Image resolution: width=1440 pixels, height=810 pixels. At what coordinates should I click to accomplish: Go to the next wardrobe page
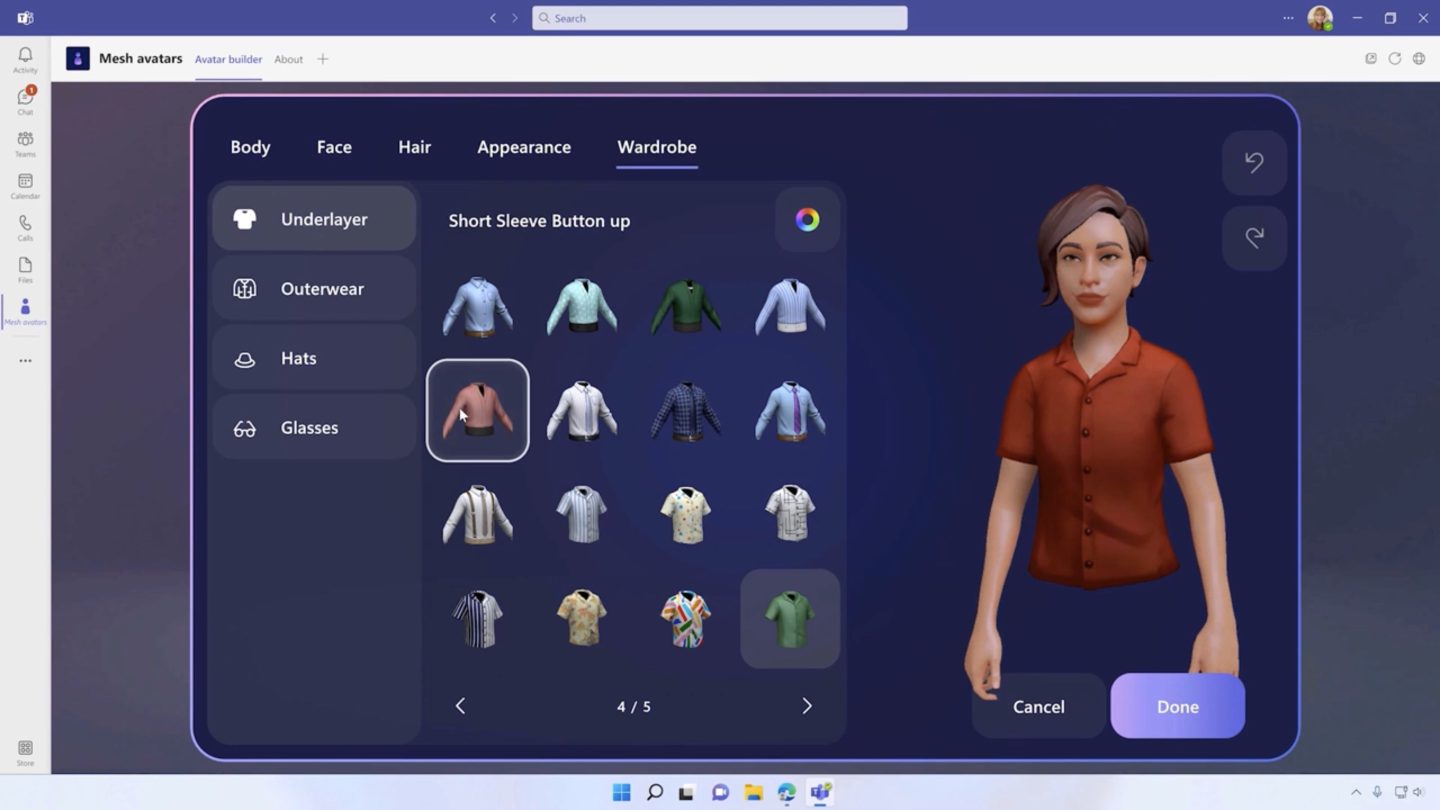click(807, 705)
